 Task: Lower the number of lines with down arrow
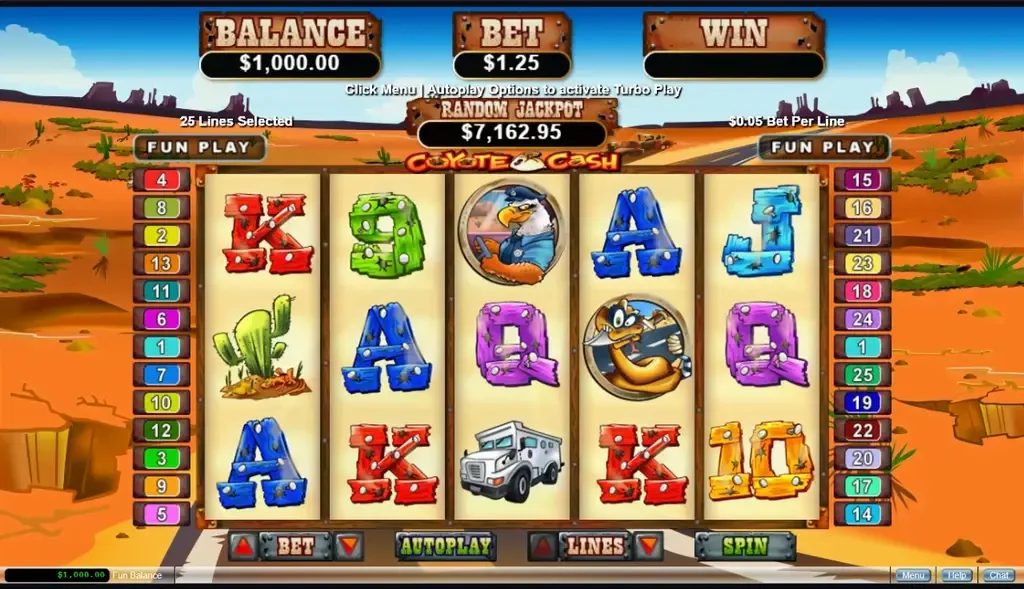tap(649, 546)
